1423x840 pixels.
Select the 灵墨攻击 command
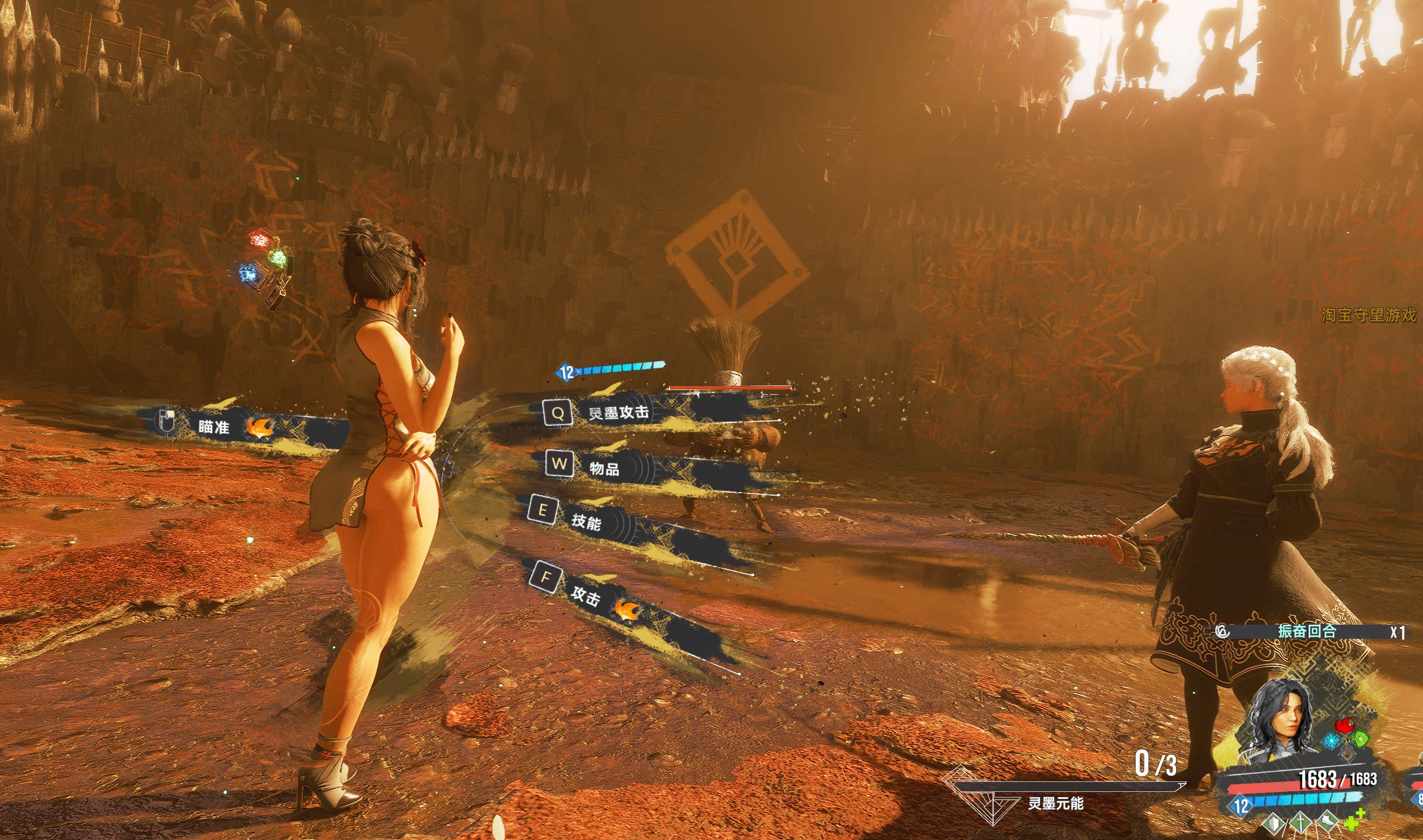point(618,412)
